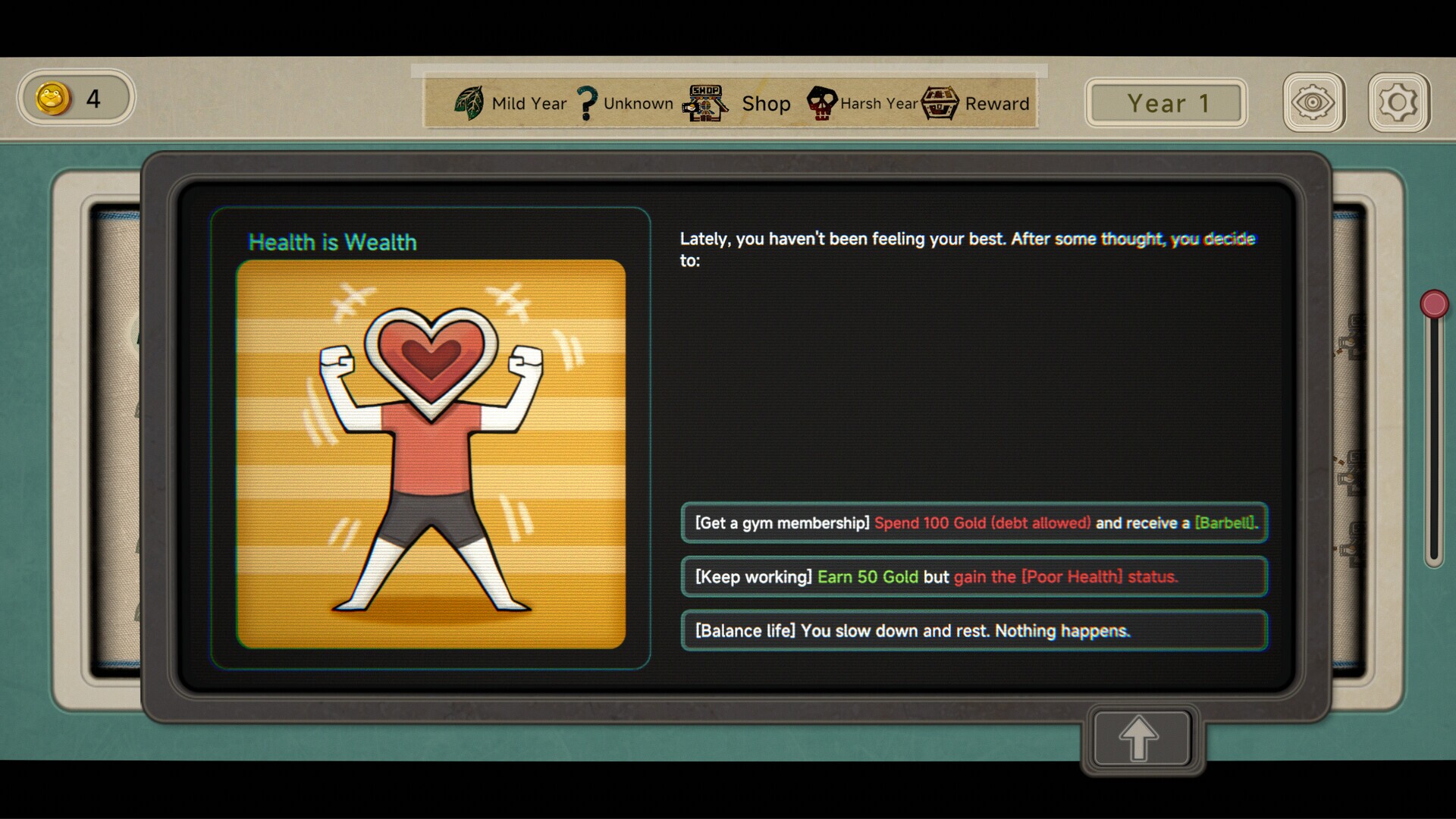Choose the [Balance life] option
The image size is (1456, 819).
[974, 630]
